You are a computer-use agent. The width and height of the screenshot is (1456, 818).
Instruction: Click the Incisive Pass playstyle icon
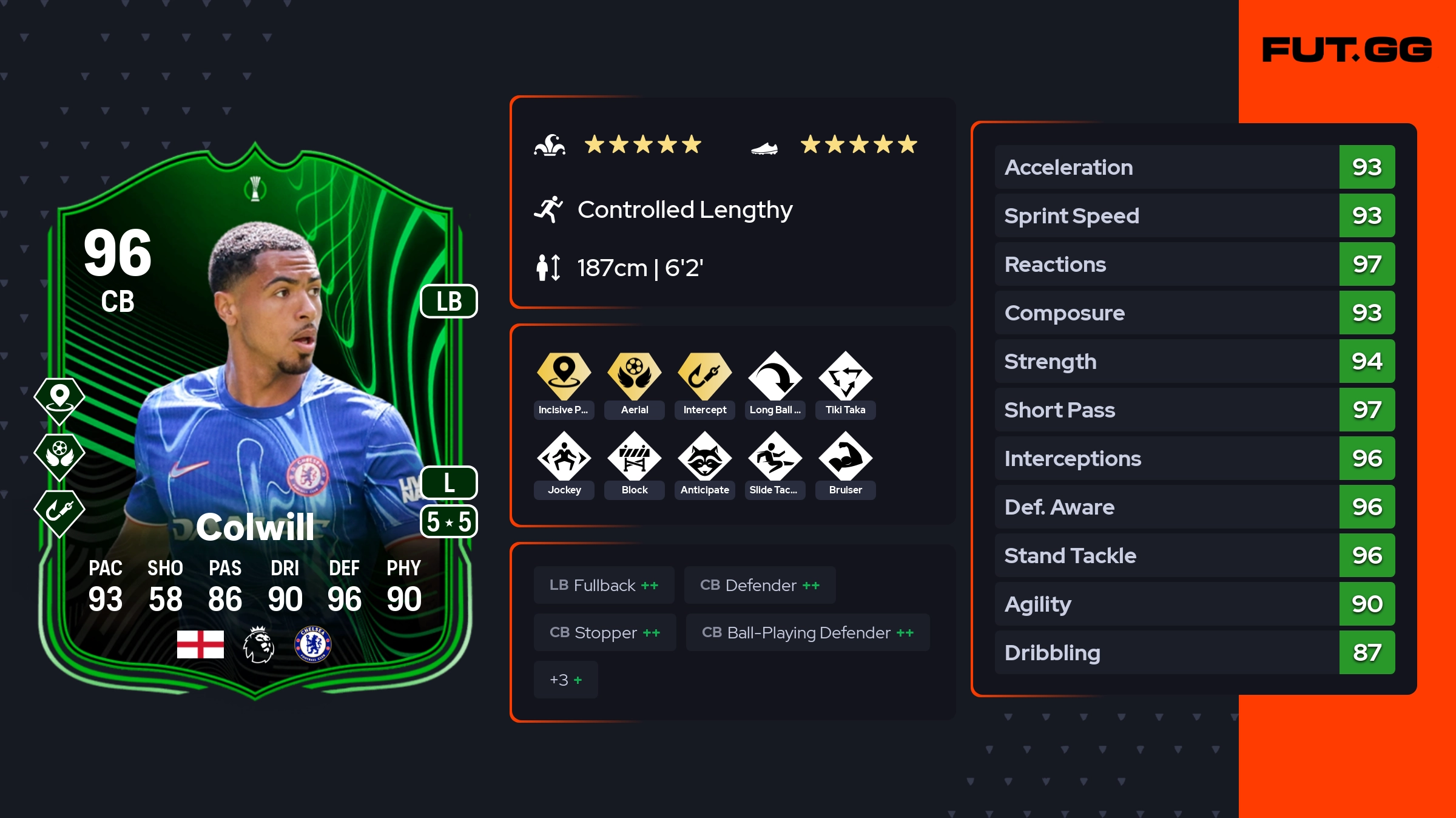click(x=564, y=376)
